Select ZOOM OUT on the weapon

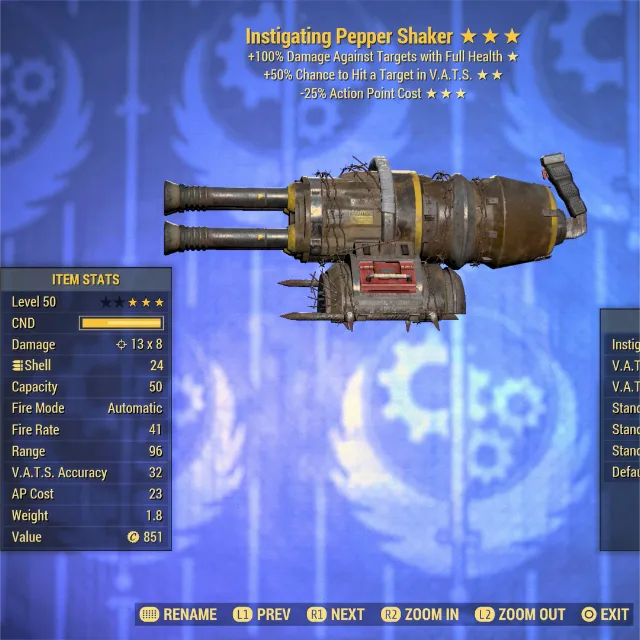(519, 614)
